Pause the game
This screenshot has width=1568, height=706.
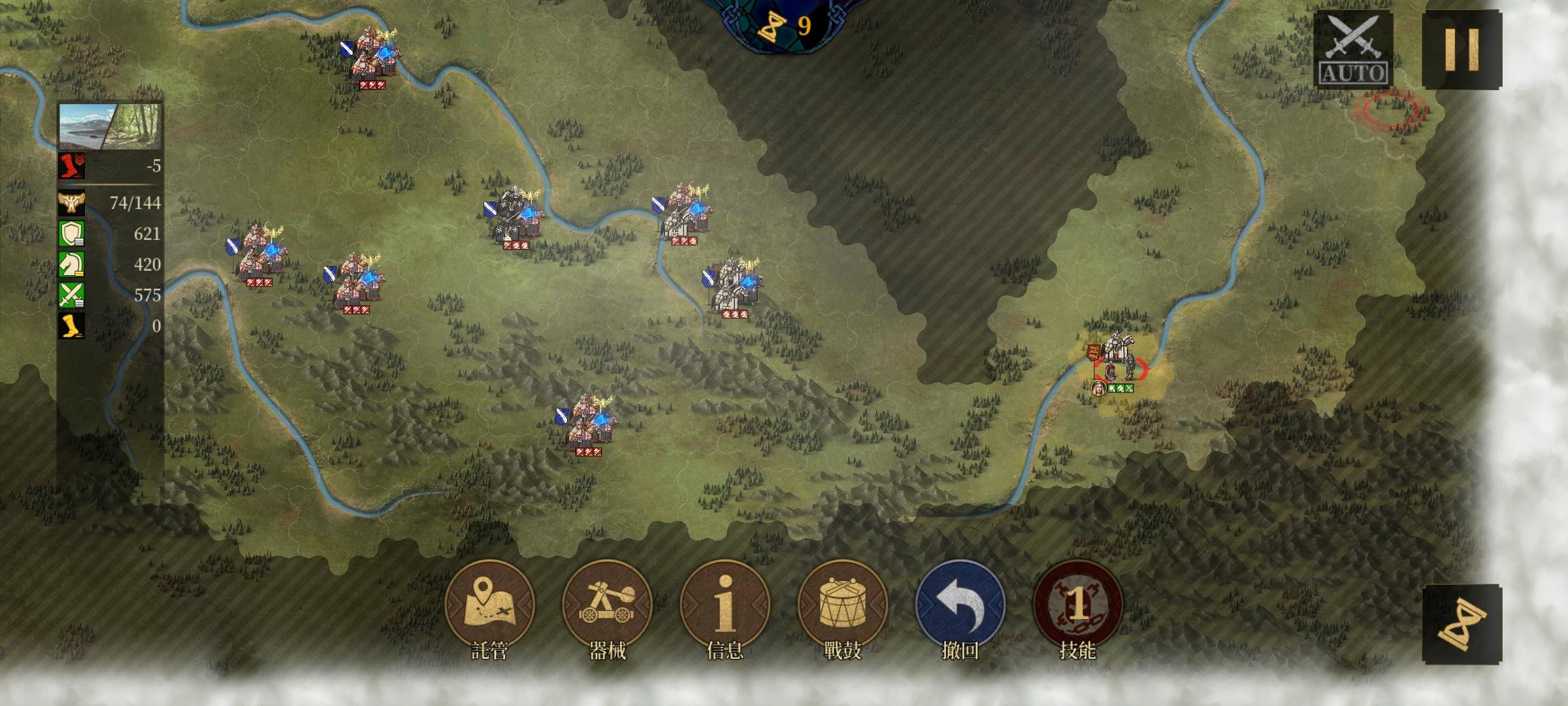tap(1462, 50)
